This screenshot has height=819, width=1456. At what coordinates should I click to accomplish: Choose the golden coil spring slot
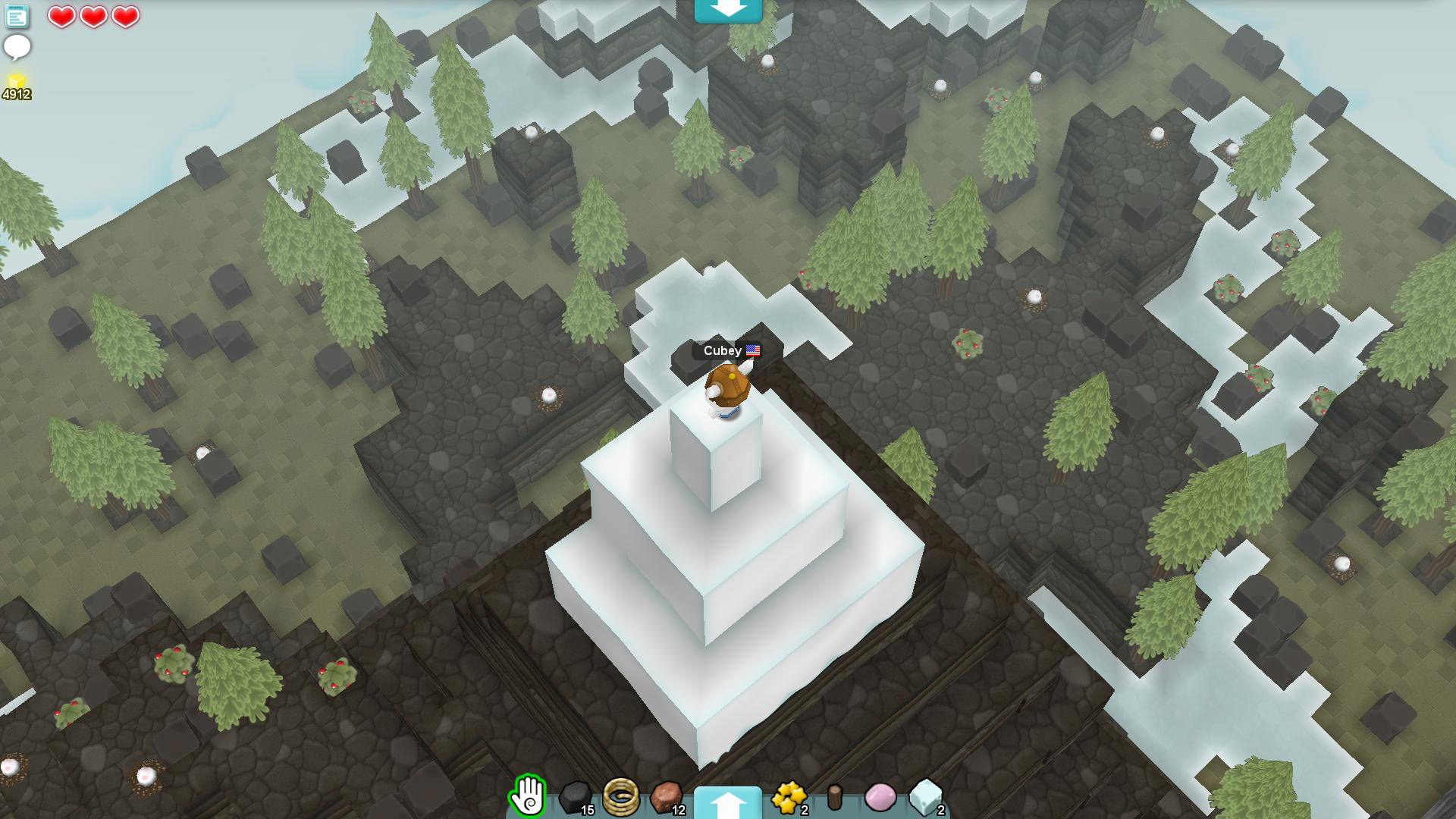pos(621,796)
